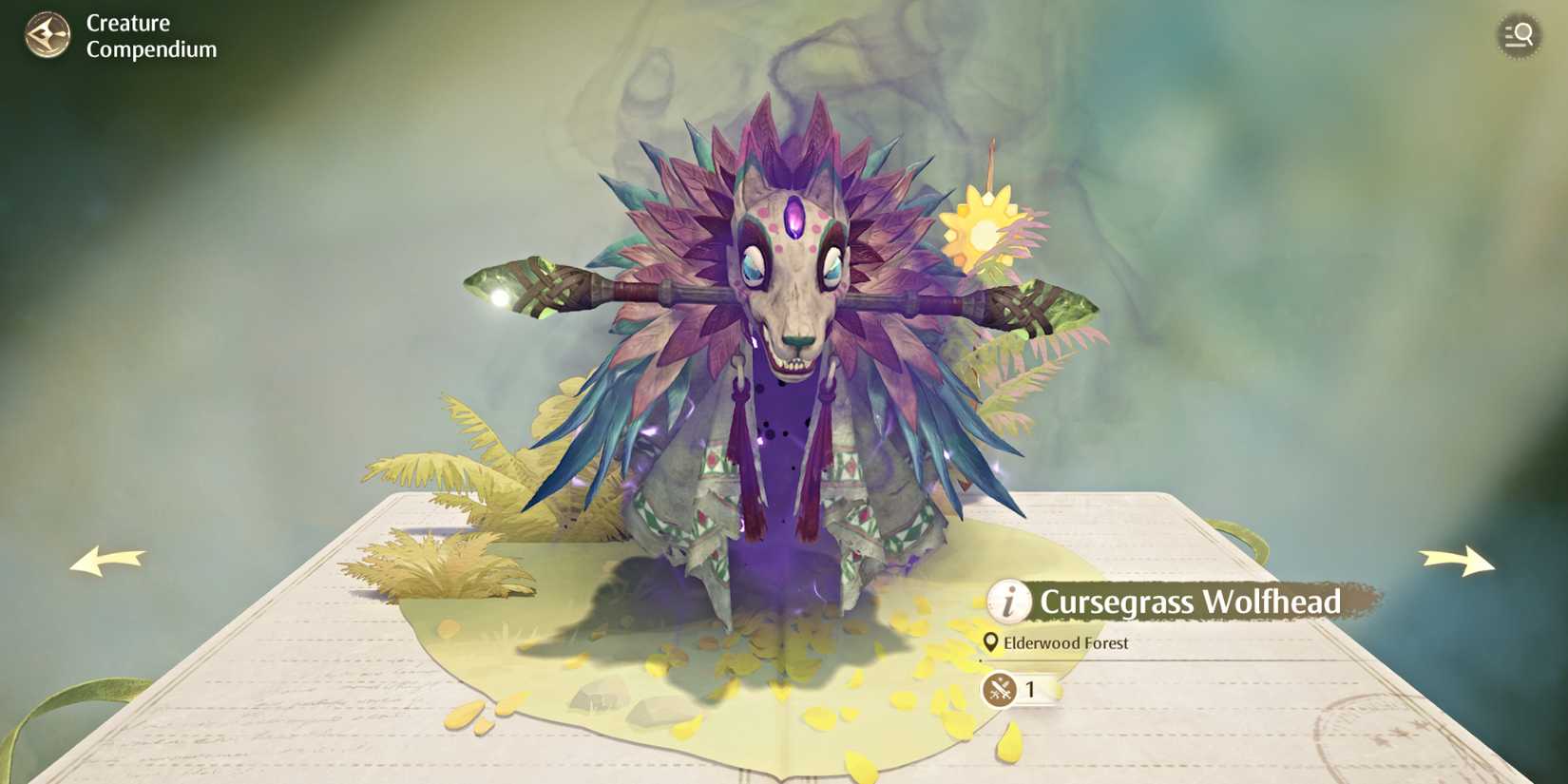Select the Cursegrass Wolfhead name banner
Screen dimensions: 1568x784
1188,602
